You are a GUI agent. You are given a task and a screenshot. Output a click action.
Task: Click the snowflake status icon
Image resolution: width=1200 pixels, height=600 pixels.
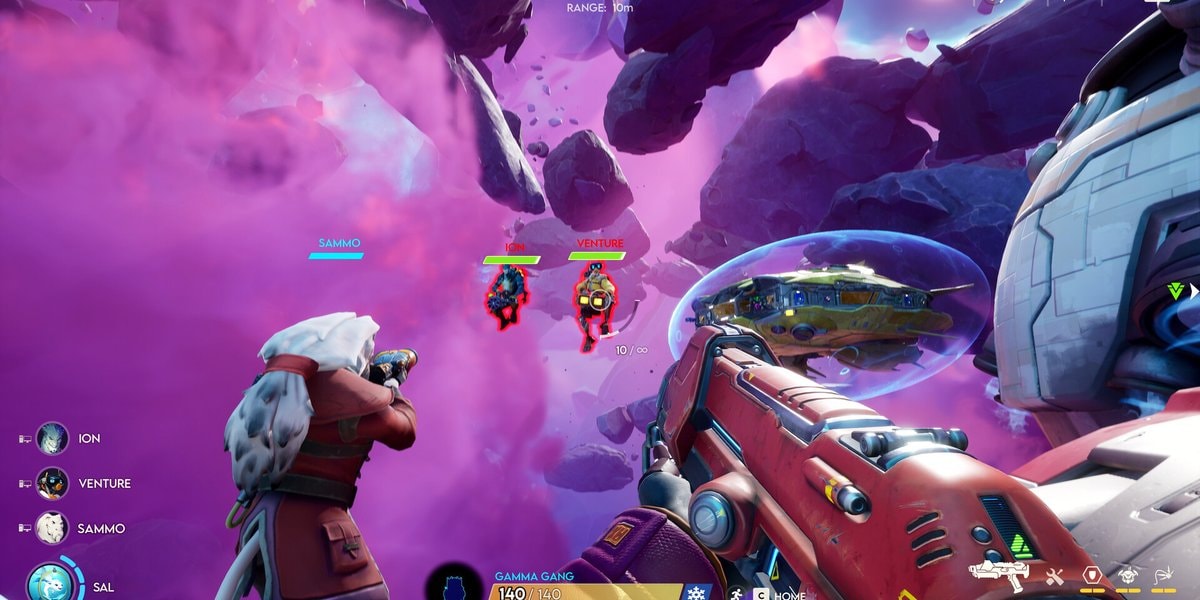[695, 592]
